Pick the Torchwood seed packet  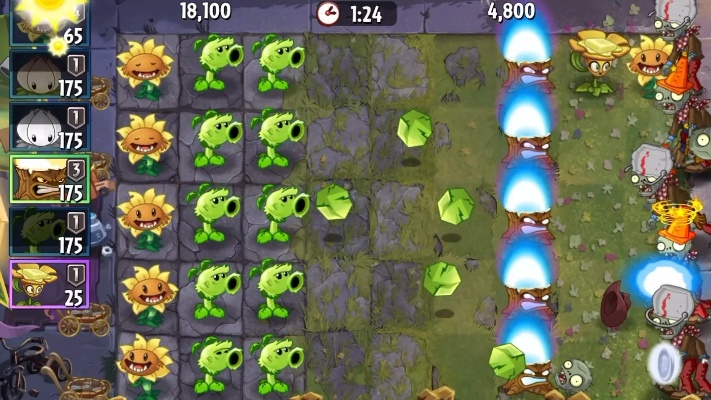point(48,178)
